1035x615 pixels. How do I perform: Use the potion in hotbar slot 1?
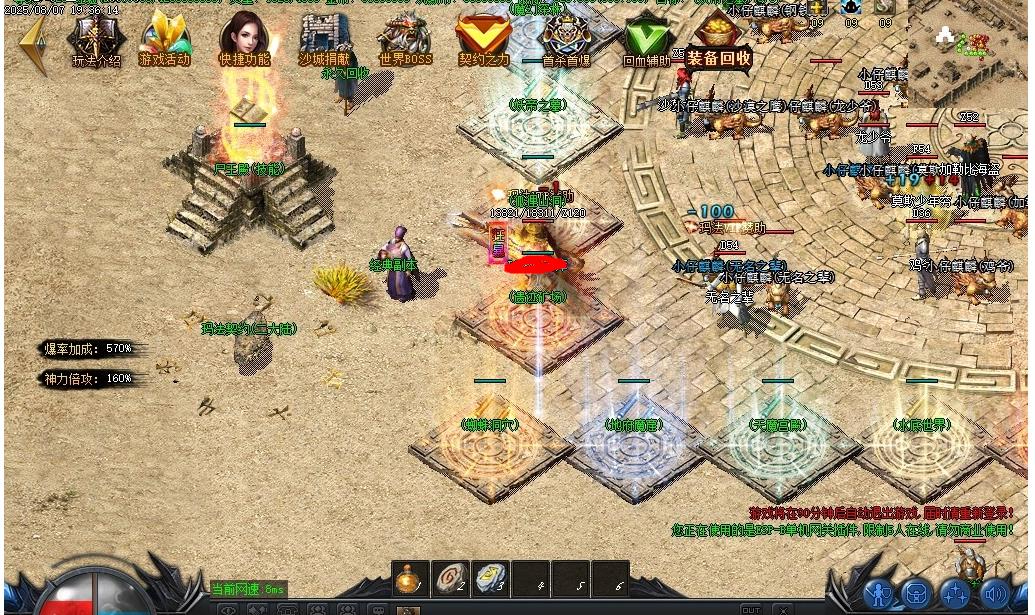point(408,579)
